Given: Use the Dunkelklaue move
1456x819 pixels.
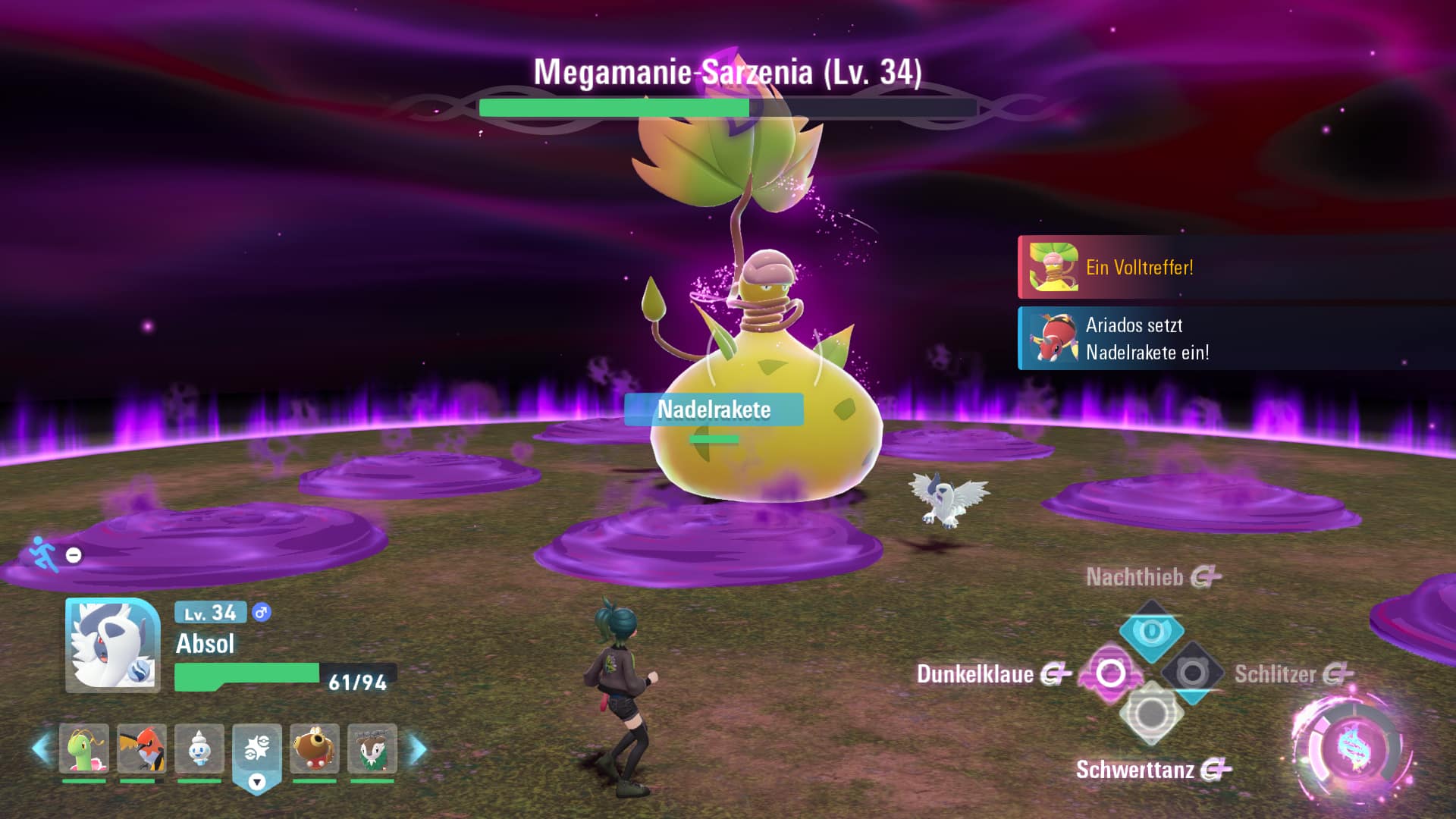Looking at the screenshot, I should click(x=1110, y=673).
